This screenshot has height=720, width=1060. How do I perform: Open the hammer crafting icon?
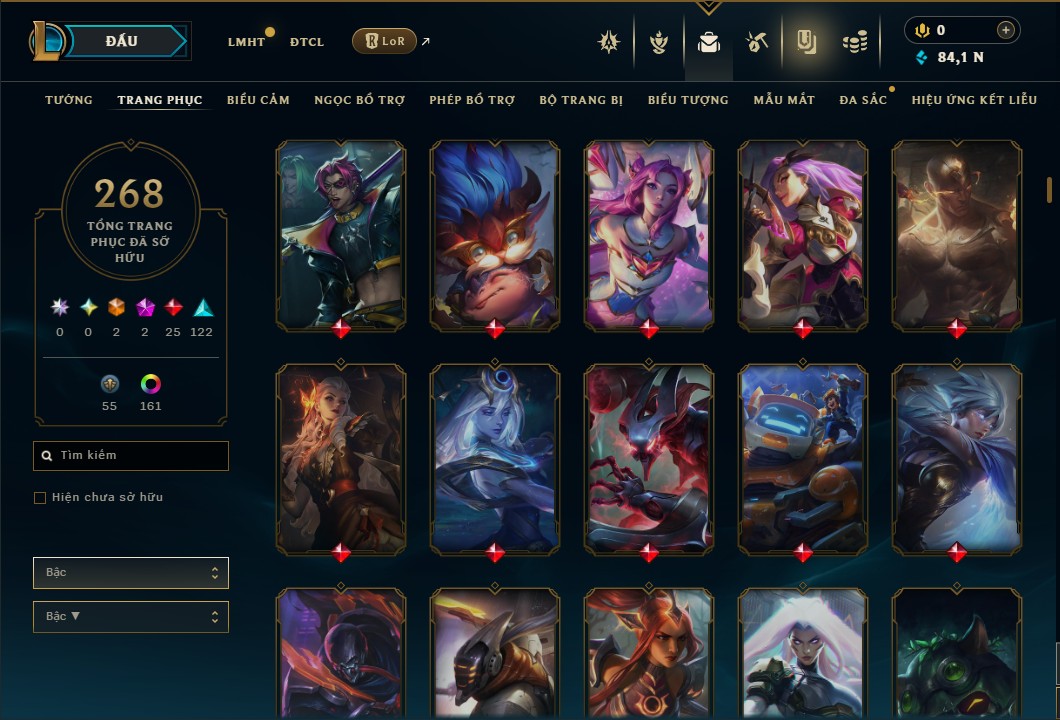[757, 42]
